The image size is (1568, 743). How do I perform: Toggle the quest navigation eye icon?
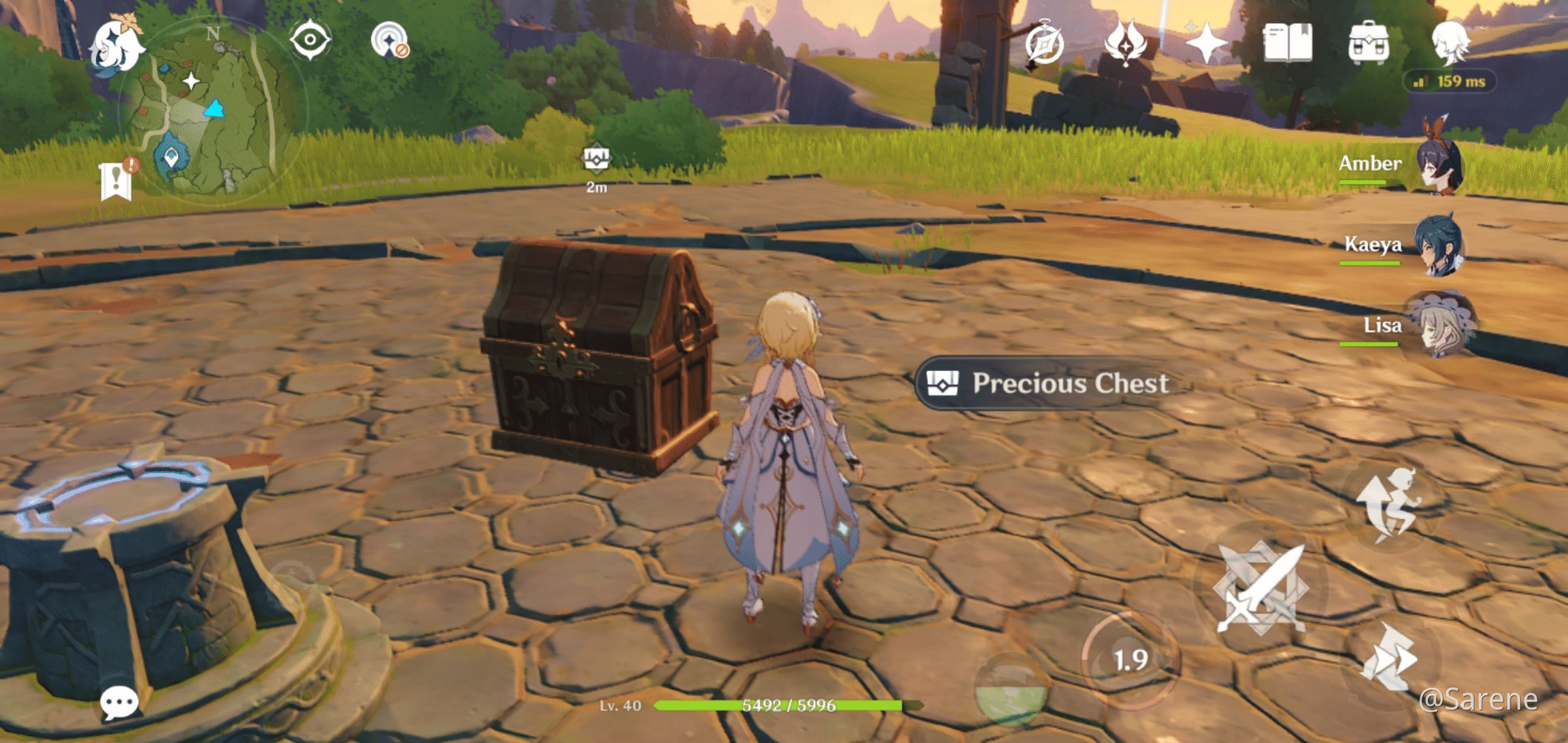tap(312, 41)
